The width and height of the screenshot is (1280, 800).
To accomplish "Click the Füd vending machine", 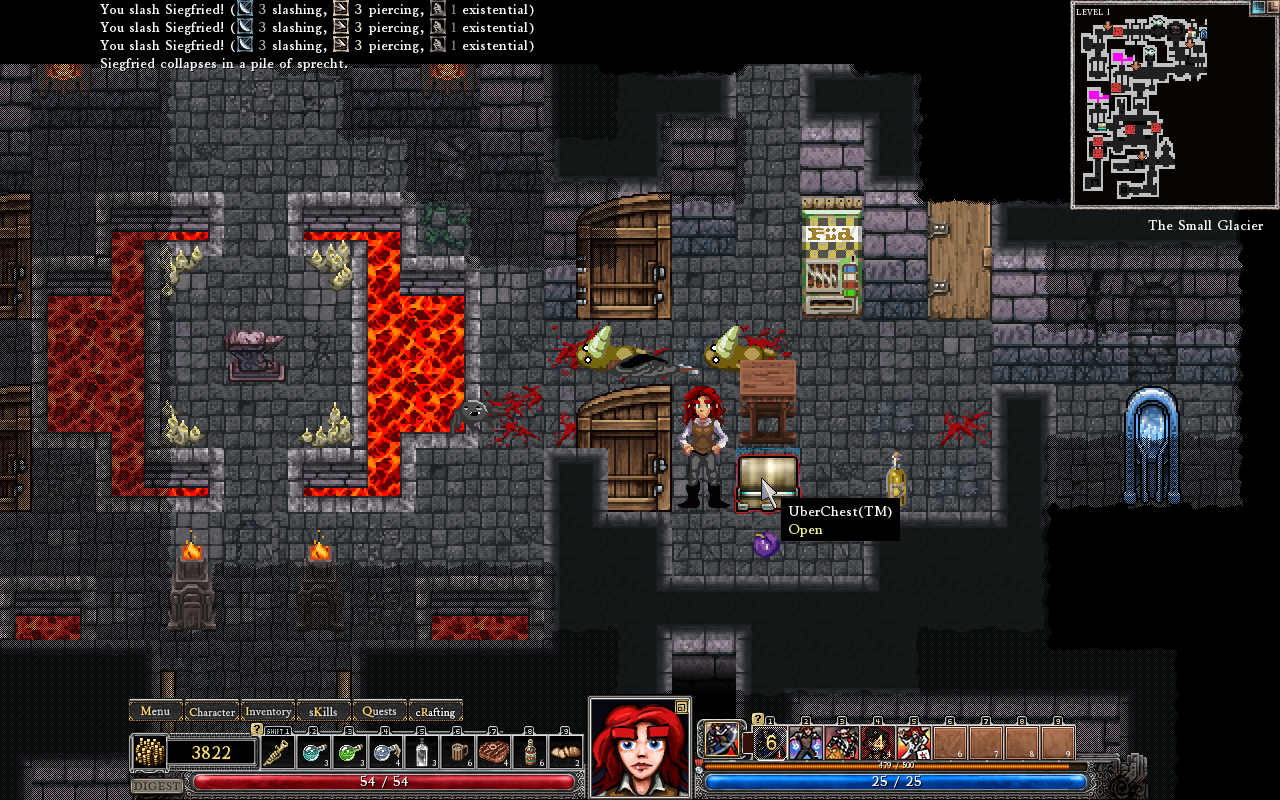I will (832, 258).
